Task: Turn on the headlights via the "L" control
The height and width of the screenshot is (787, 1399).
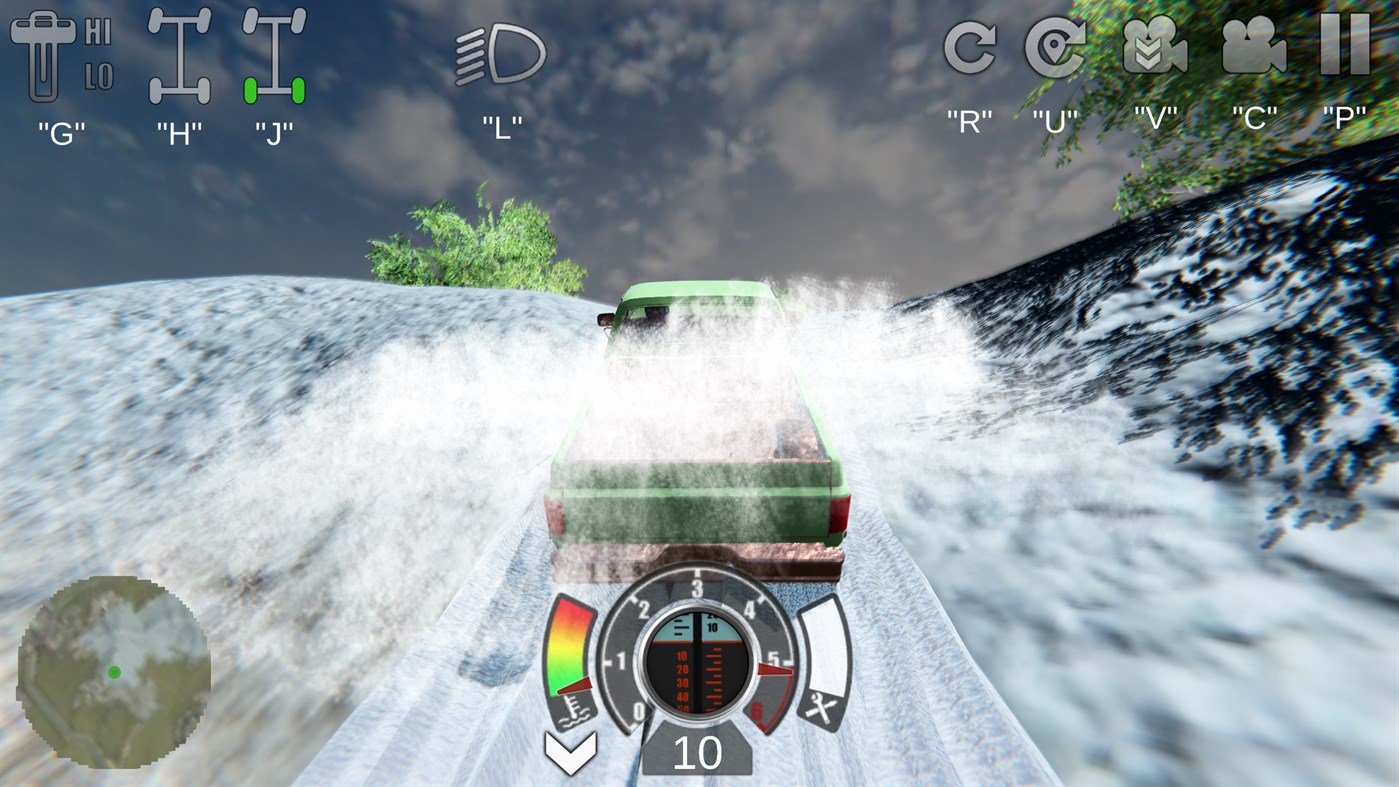Action: pyautogui.click(x=500, y=55)
